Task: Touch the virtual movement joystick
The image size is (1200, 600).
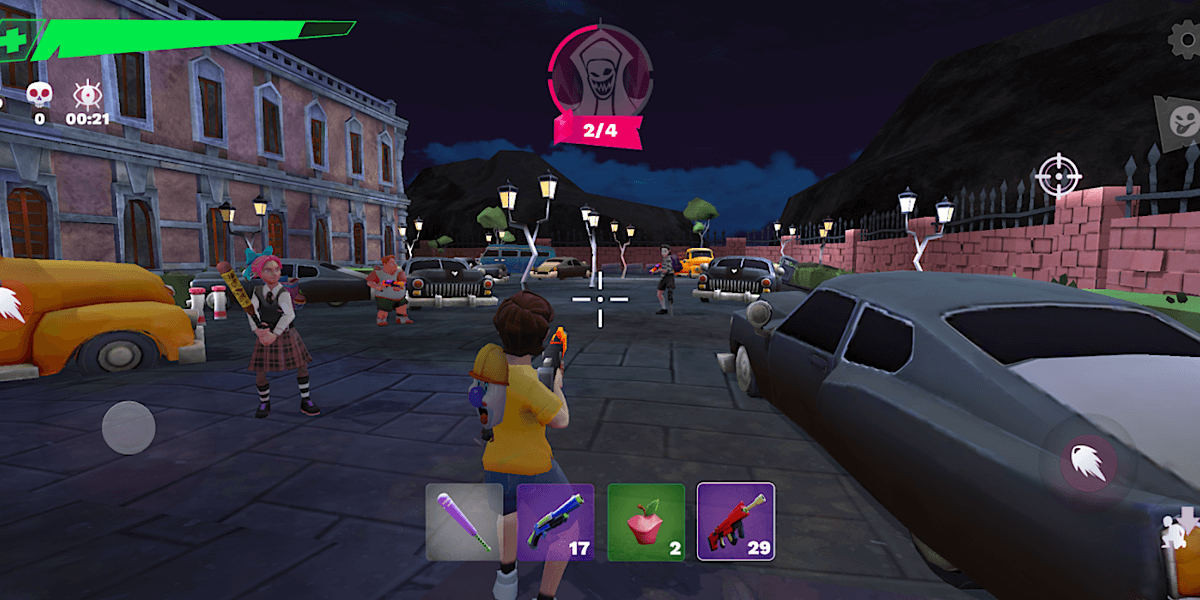Action: click(x=128, y=427)
